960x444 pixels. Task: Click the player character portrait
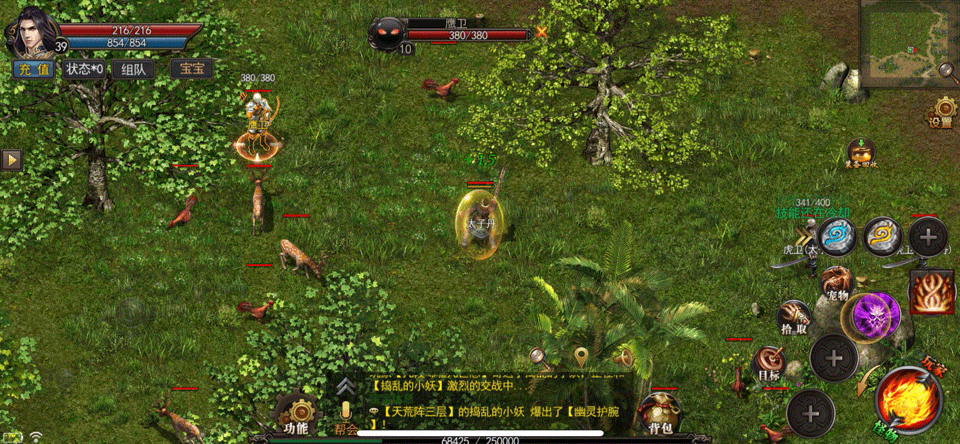(31, 28)
